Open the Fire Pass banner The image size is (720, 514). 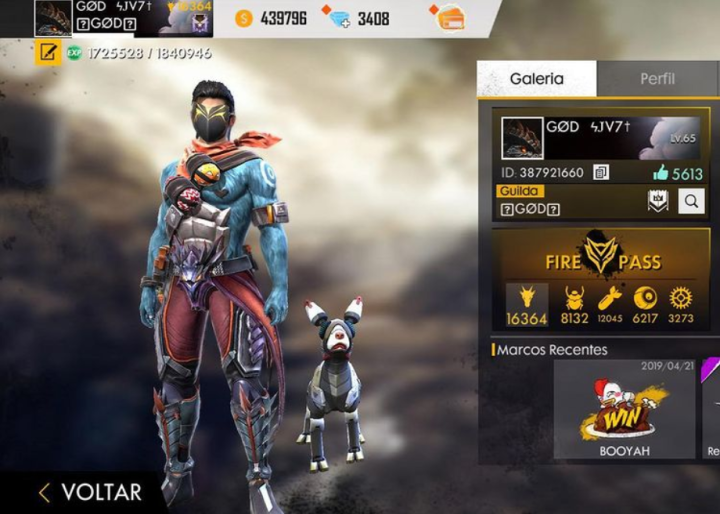pyautogui.click(x=602, y=257)
